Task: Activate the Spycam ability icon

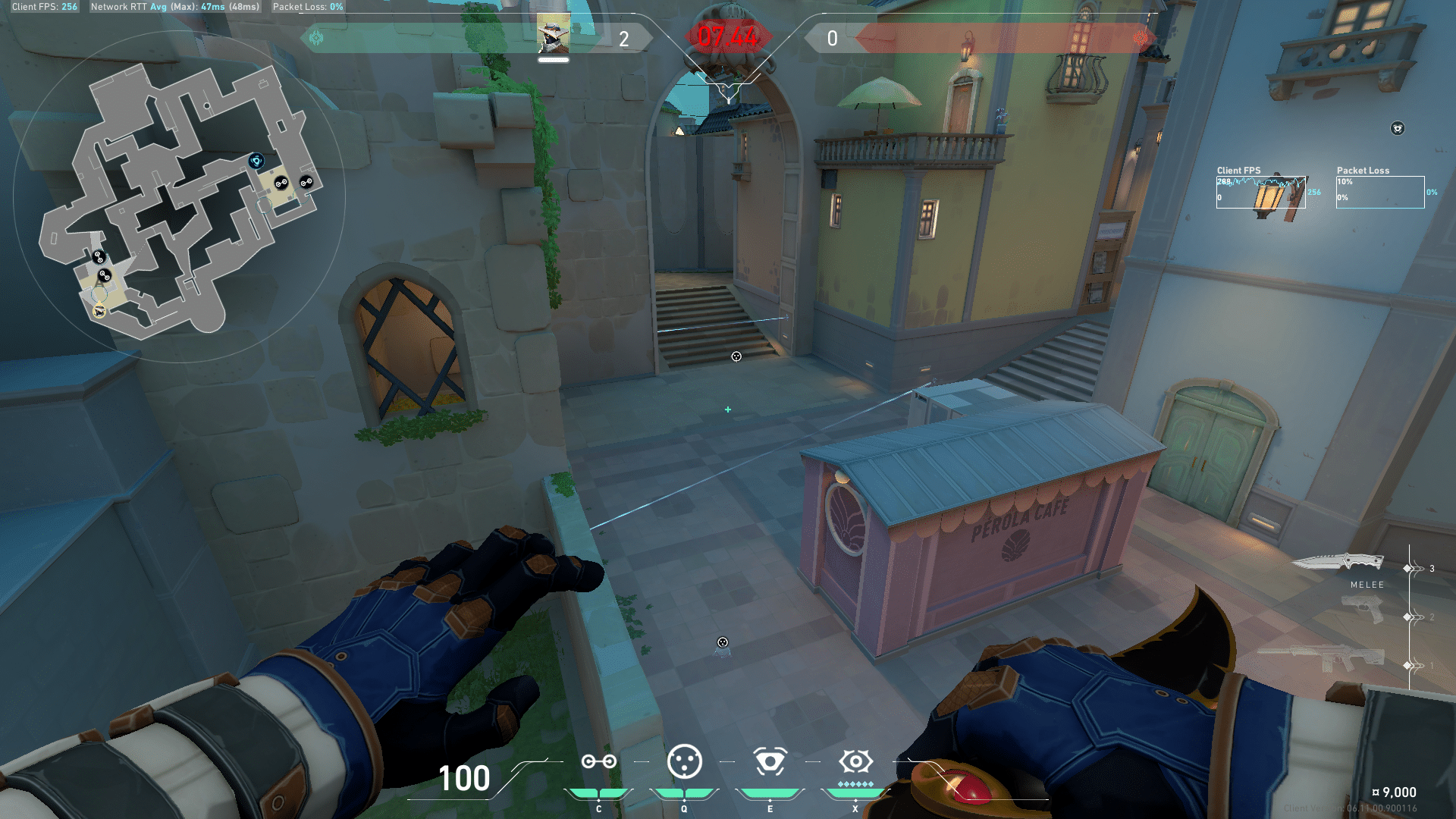Action: click(770, 761)
